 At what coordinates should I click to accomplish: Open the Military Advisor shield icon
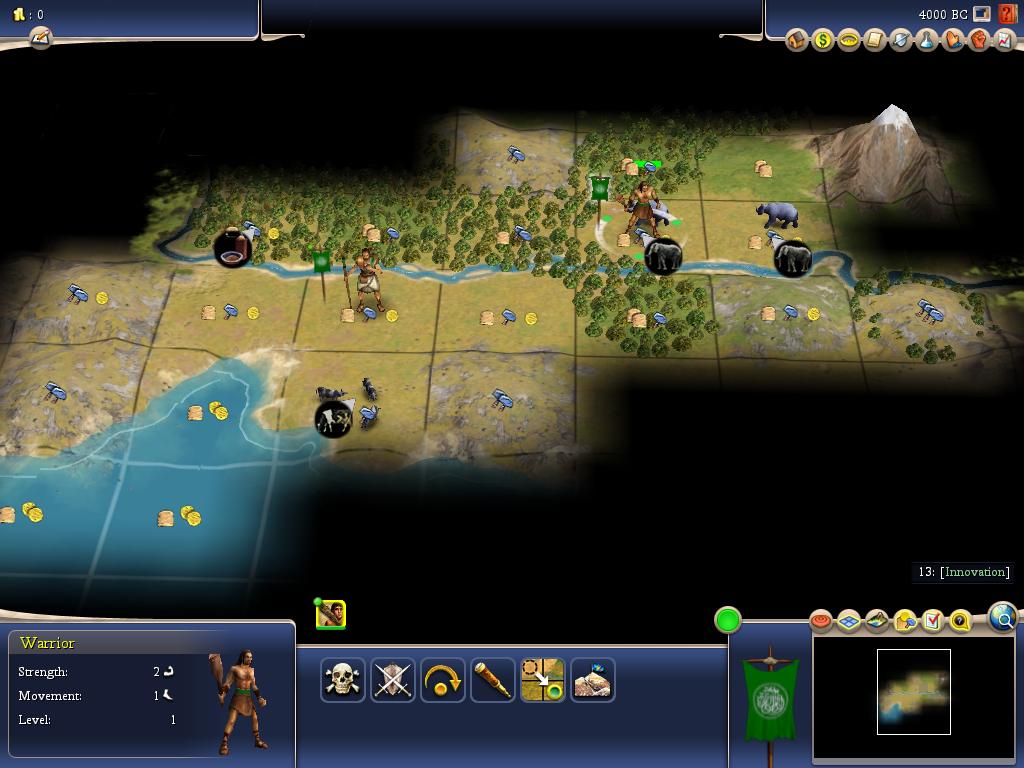[x=901, y=41]
